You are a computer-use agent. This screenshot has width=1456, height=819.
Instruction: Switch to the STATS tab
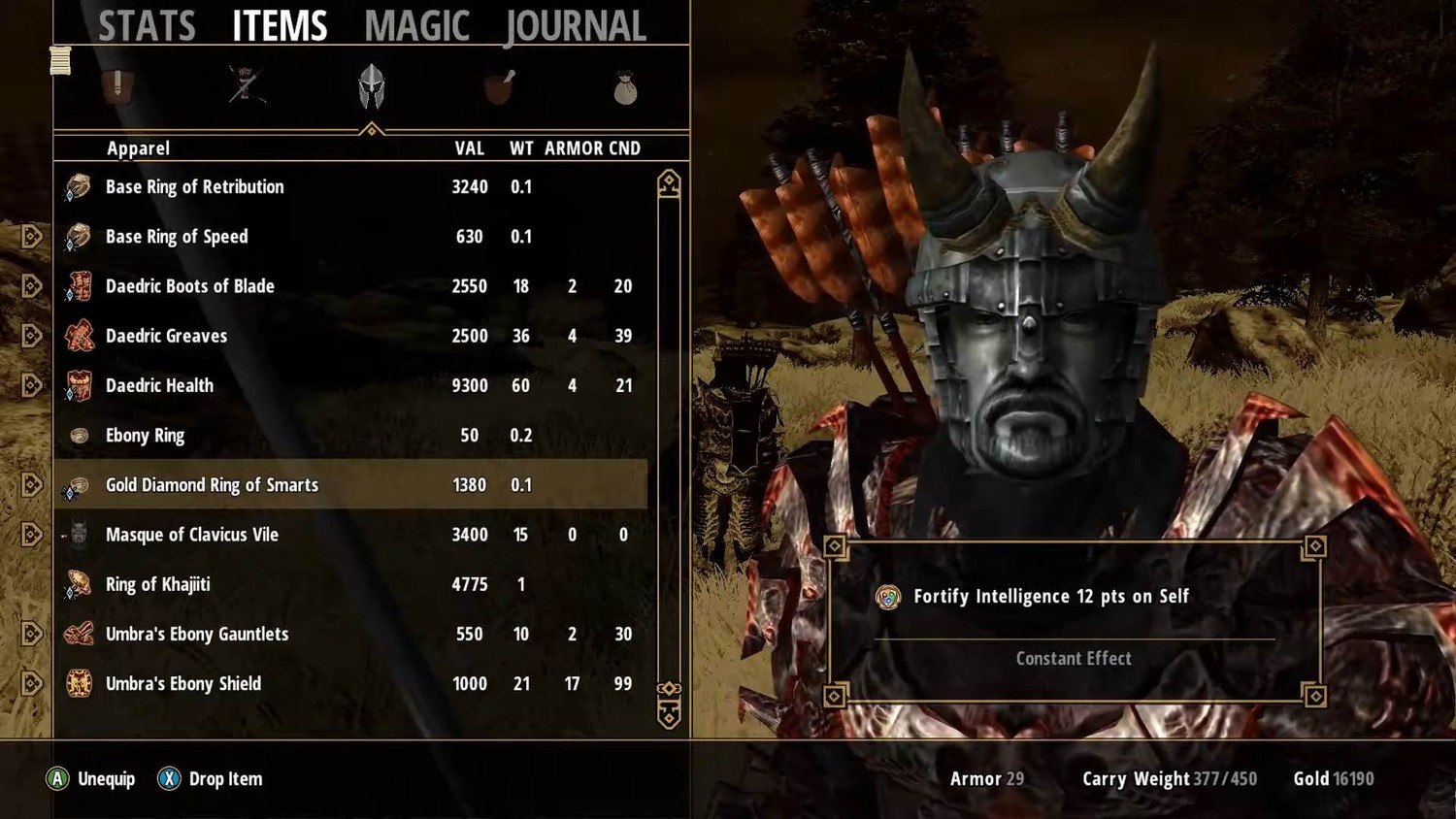pos(147,26)
